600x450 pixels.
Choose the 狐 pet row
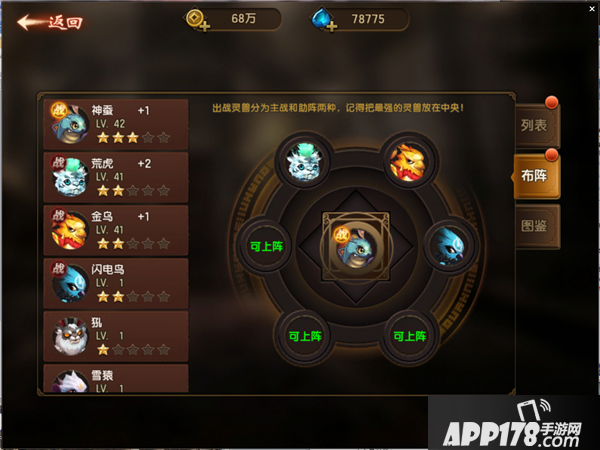tap(116, 336)
